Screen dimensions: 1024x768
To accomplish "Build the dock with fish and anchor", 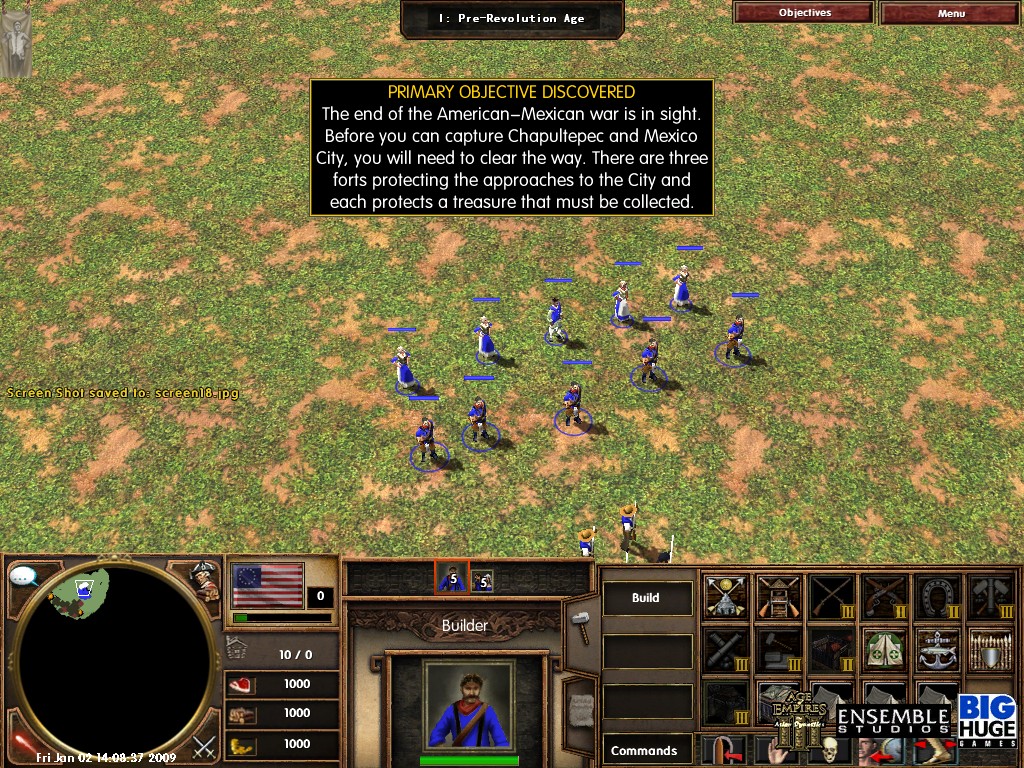I will pyautogui.click(x=937, y=648).
